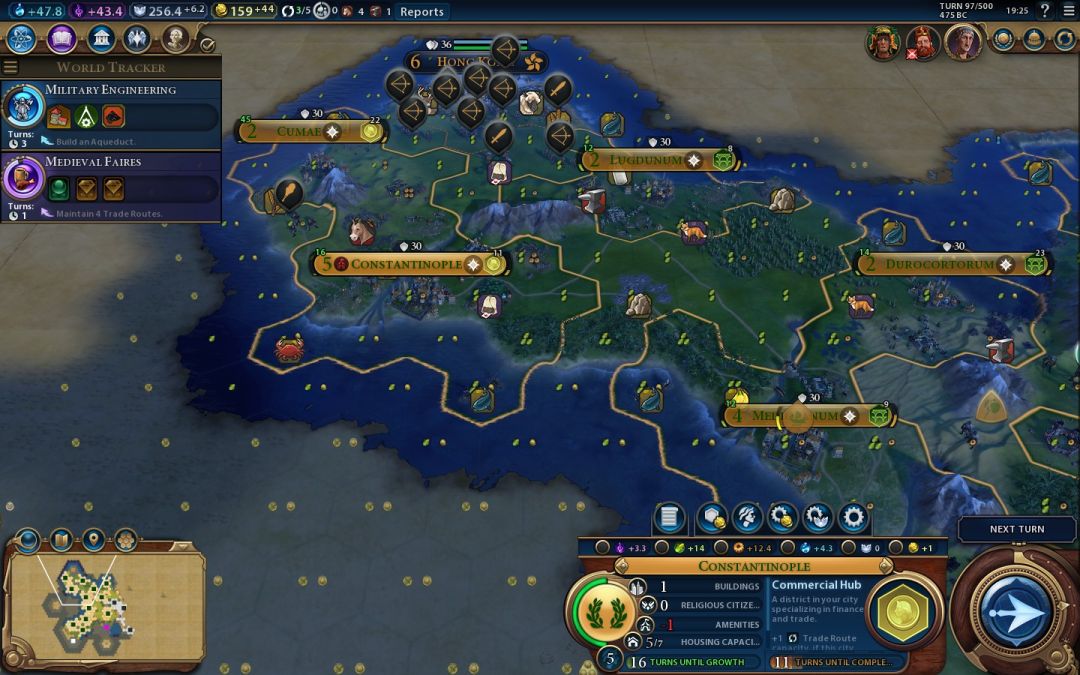Toggle the World Tracker header menu
The height and width of the screenshot is (675, 1080).
(110, 67)
